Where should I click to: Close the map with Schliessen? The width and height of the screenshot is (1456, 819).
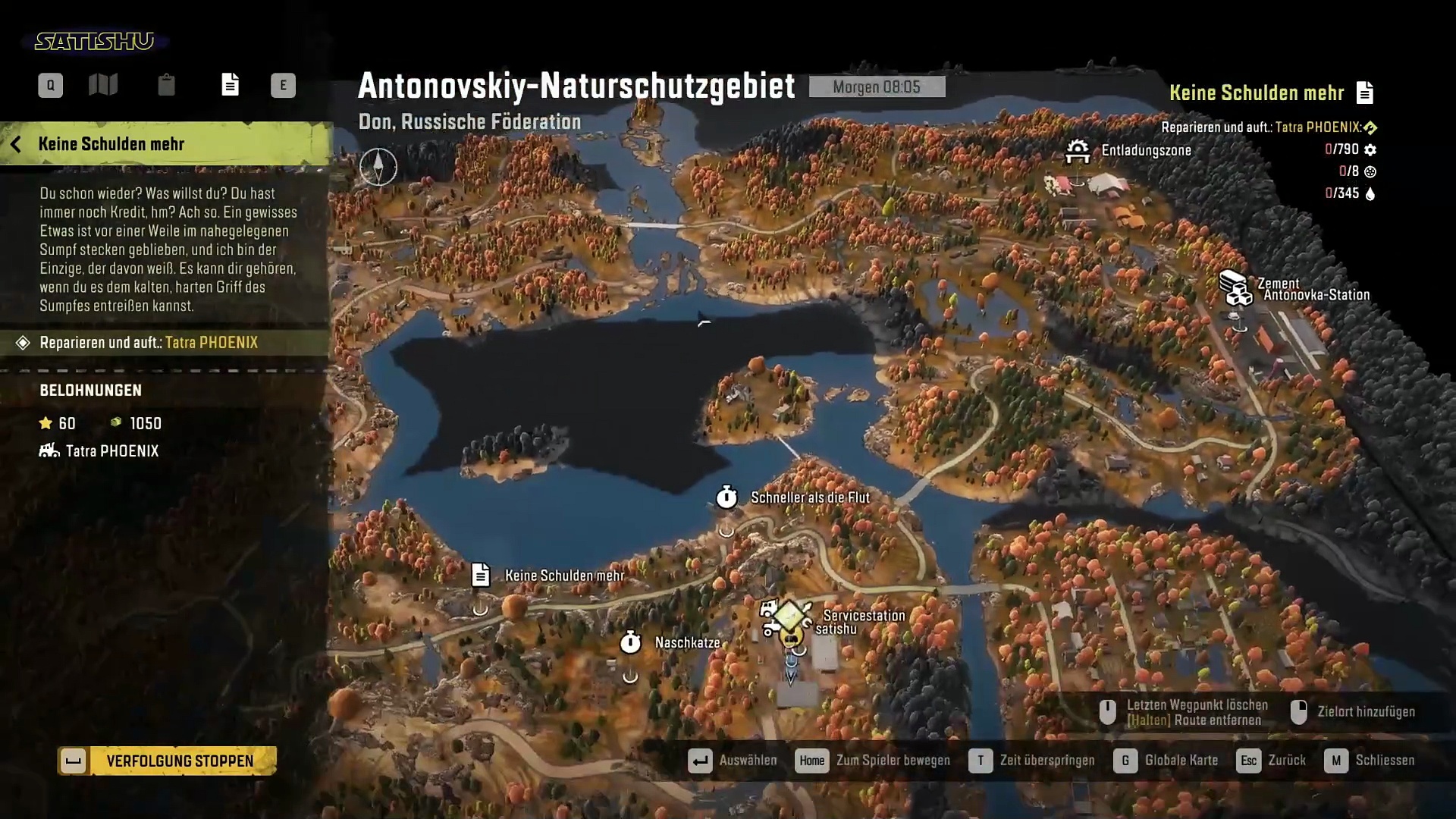click(x=1370, y=761)
